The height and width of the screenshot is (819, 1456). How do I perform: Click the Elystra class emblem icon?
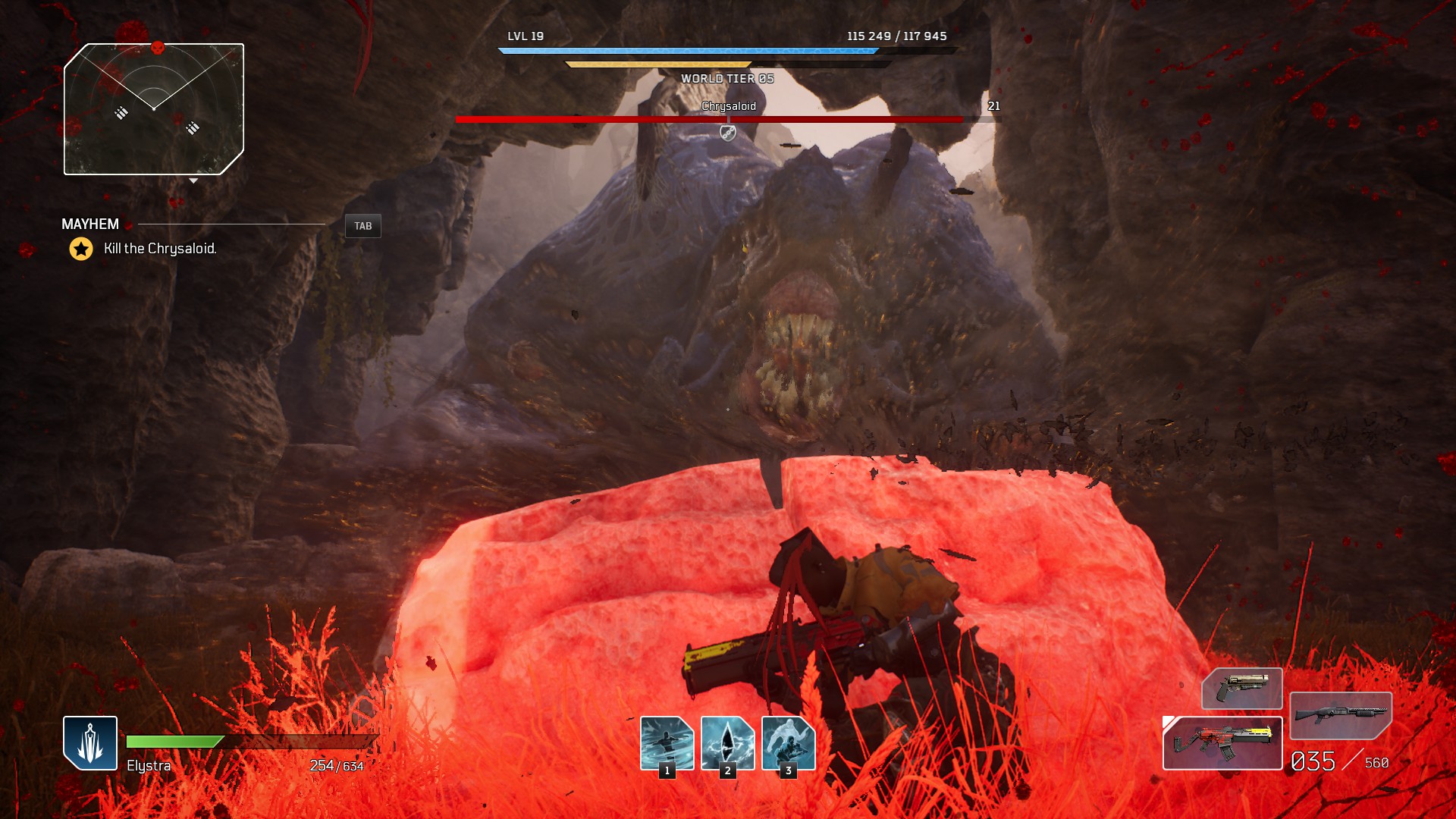click(x=90, y=743)
